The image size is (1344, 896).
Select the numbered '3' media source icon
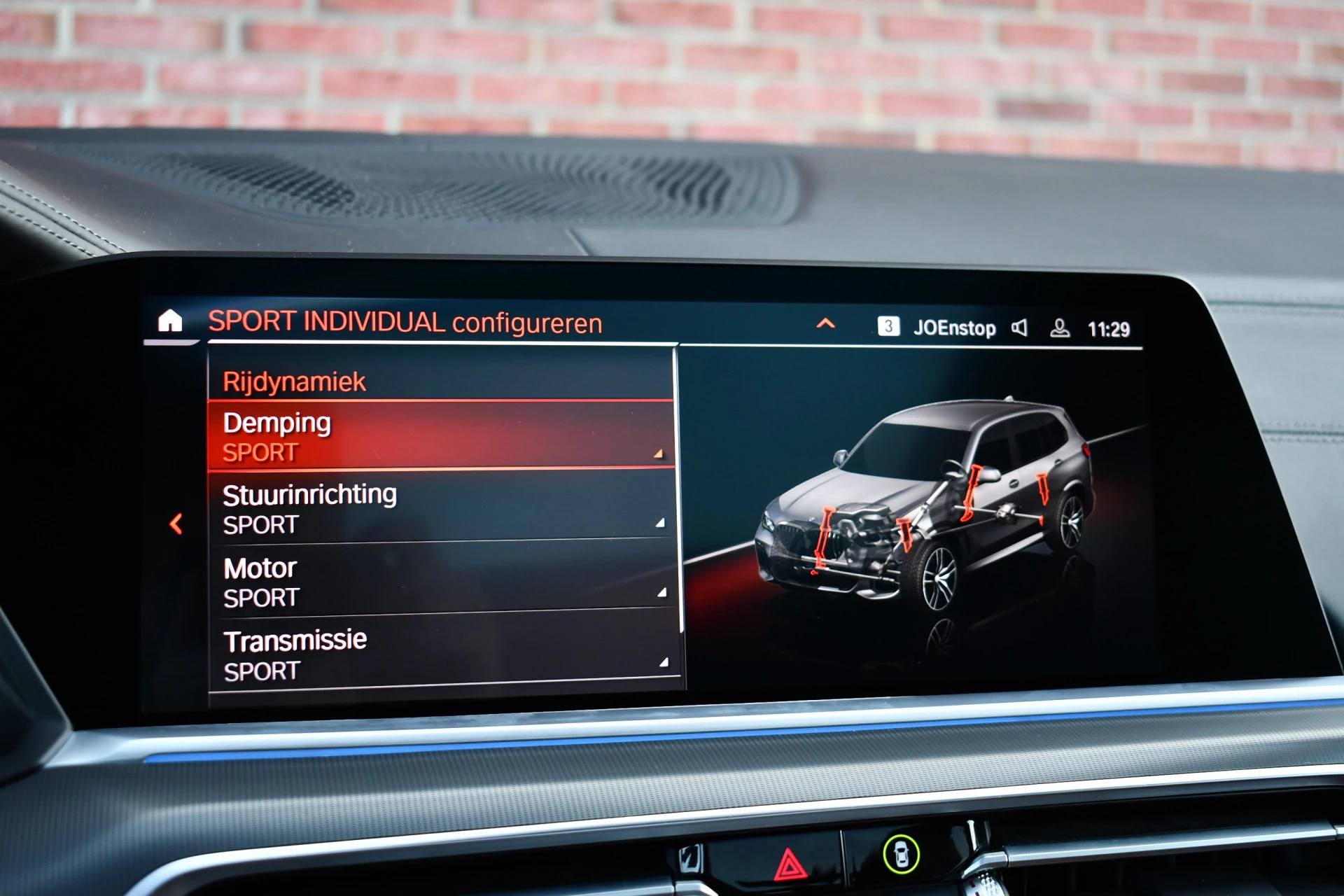click(x=888, y=327)
